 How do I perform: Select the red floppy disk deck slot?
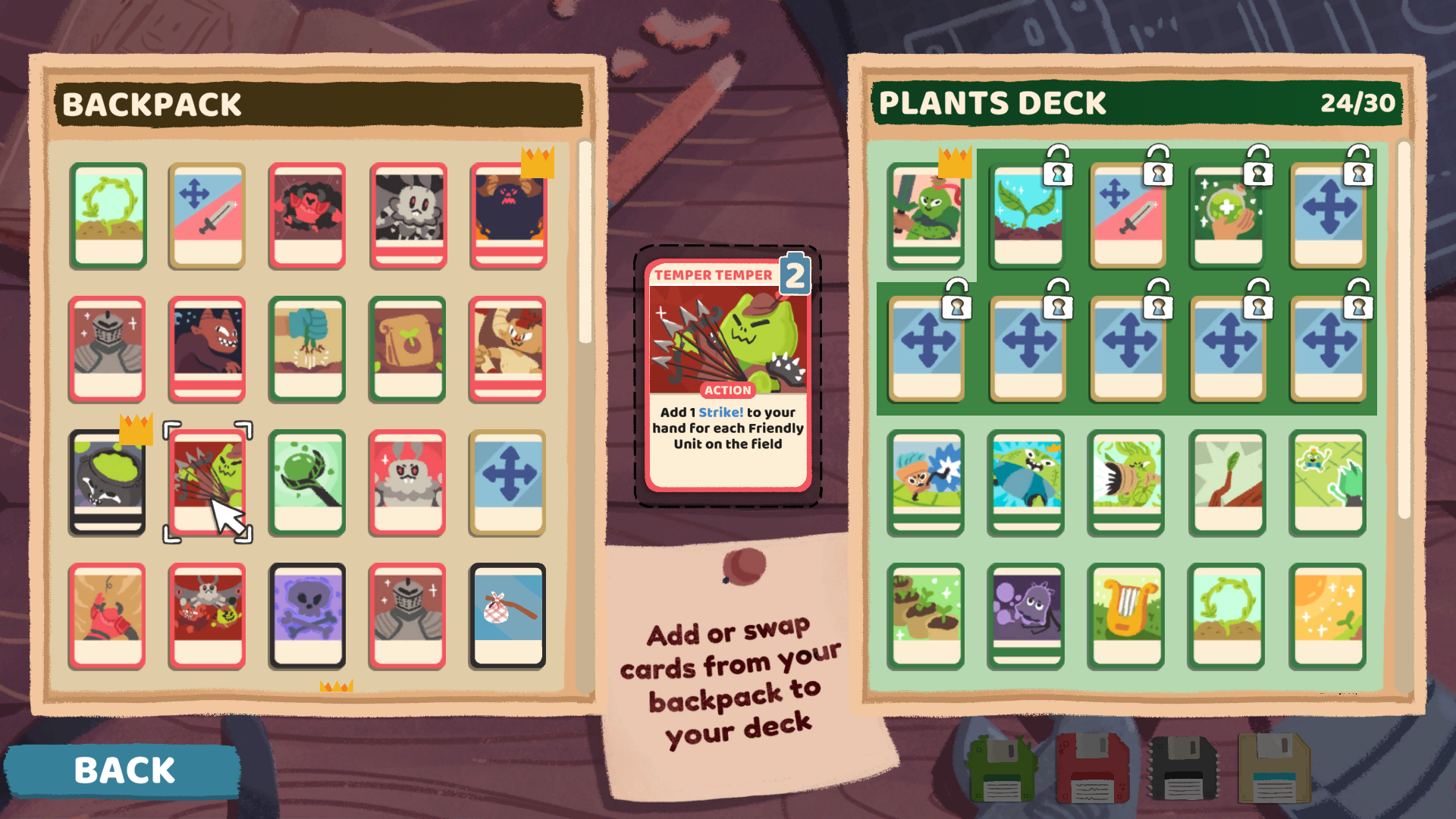tap(1092, 768)
